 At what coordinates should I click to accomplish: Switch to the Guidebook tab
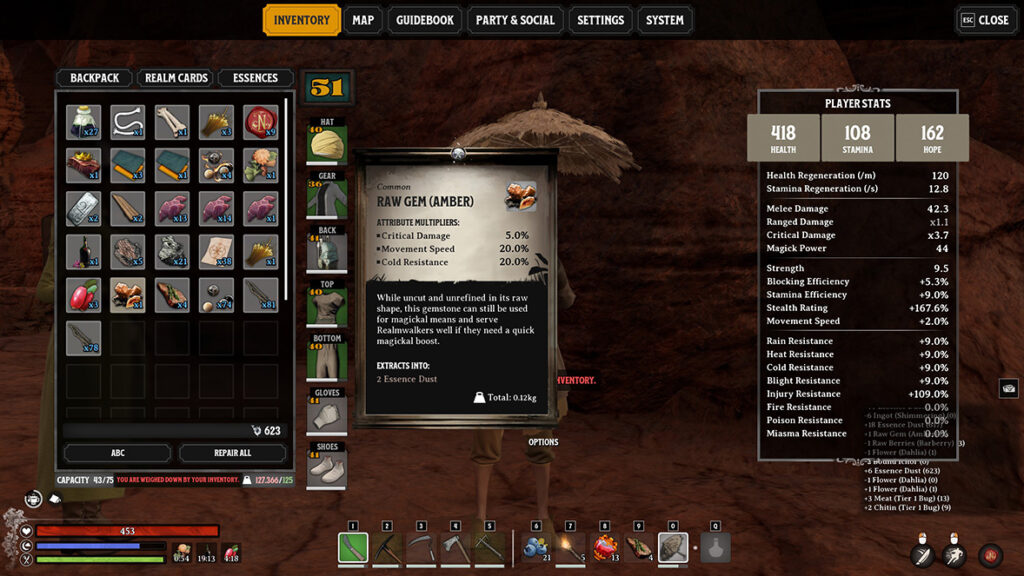[x=425, y=20]
